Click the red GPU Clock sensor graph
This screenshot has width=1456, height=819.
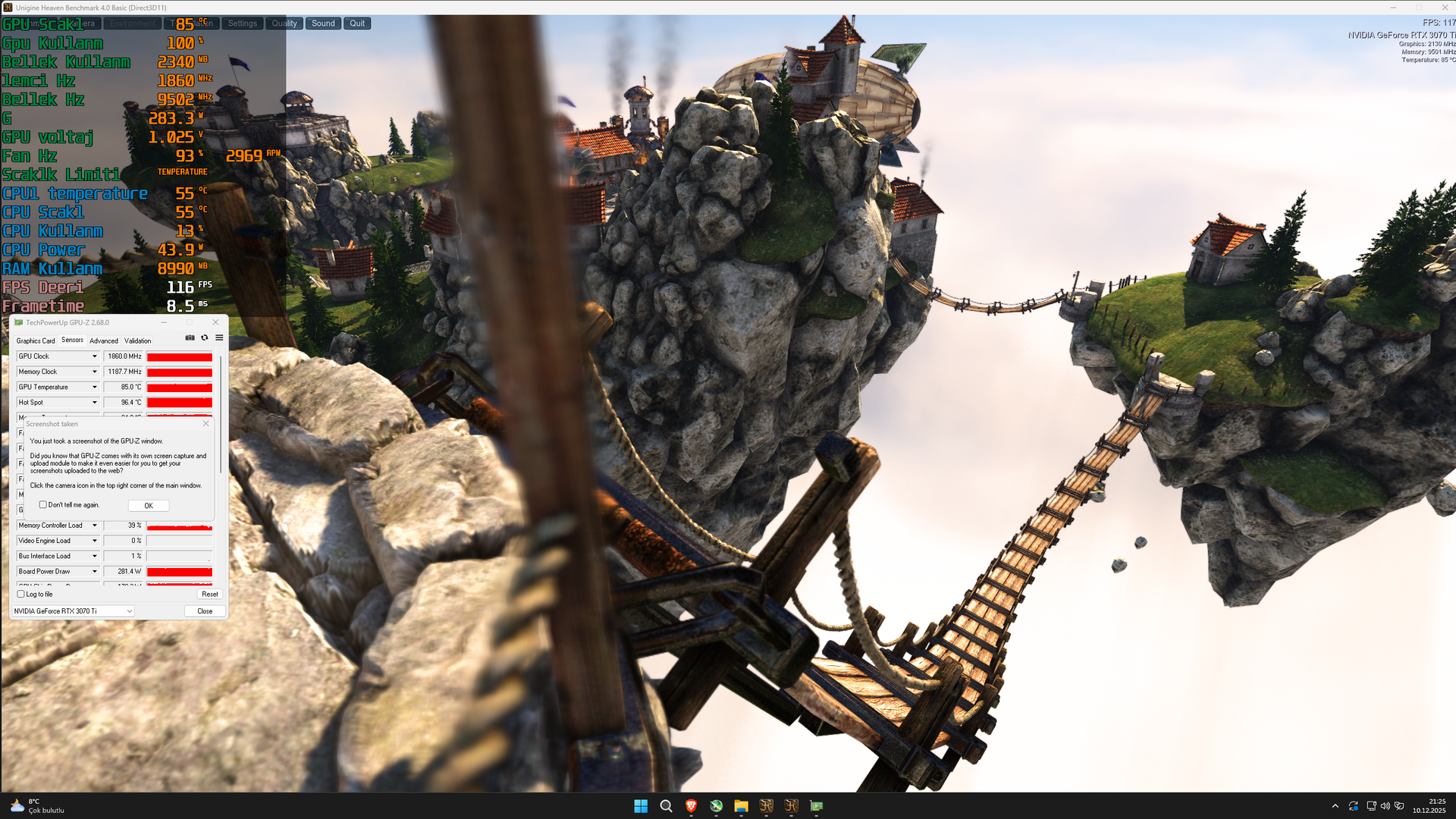(x=179, y=356)
